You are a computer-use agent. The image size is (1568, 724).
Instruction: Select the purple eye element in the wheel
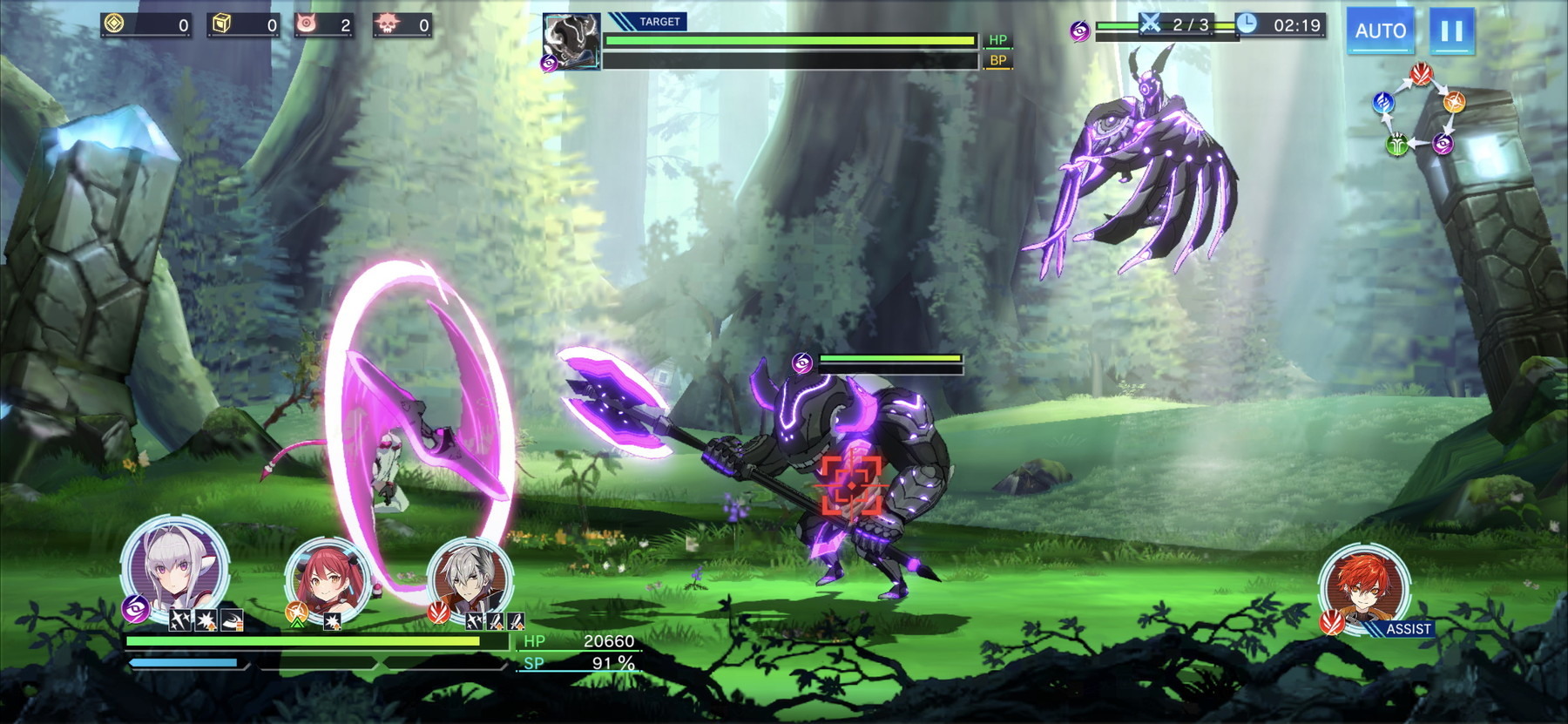[x=1443, y=143]
